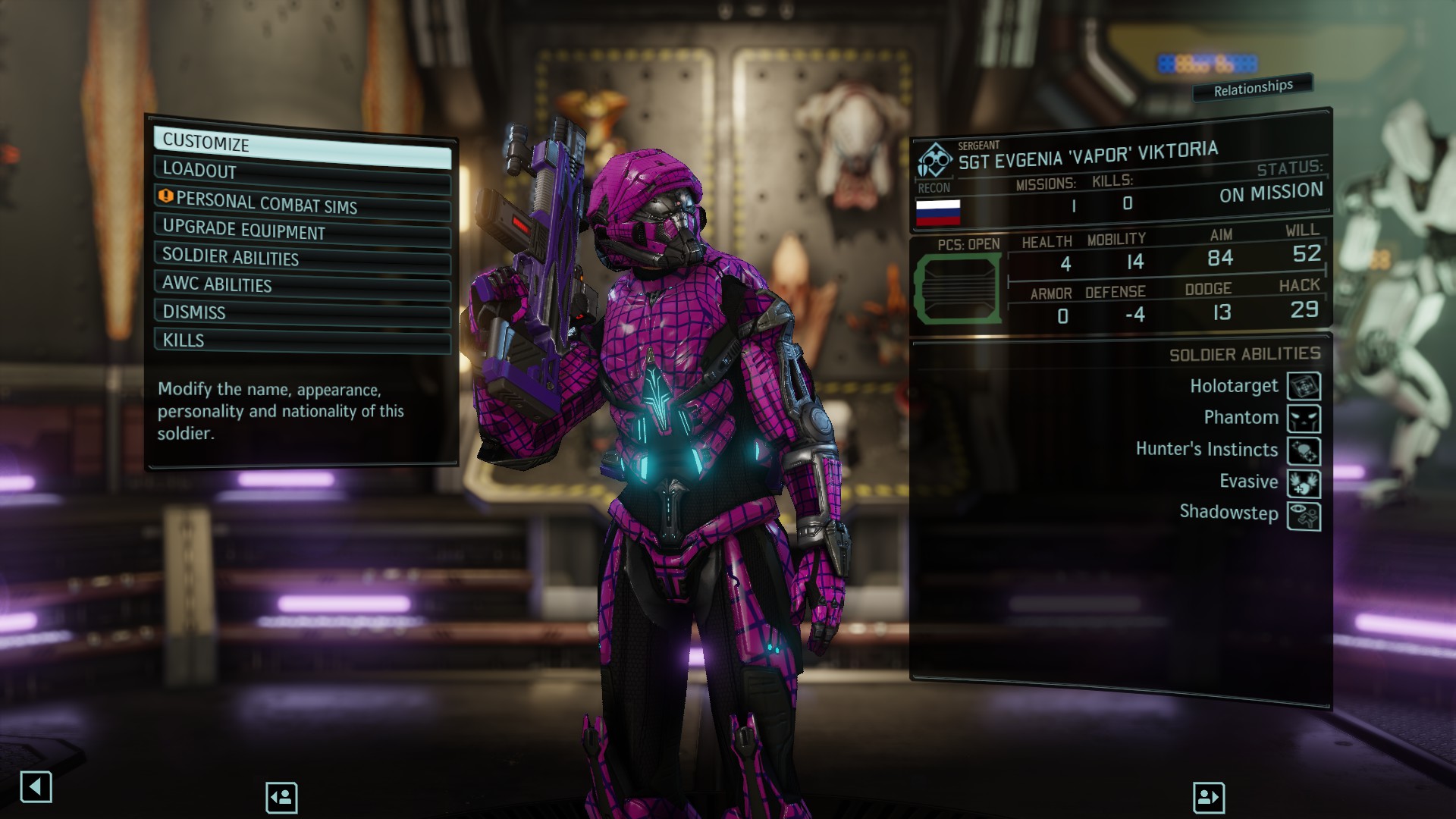The width and height of the screenshot is (1456, 819).
Task: Open the Soldier Abilities entry in the left menu
Action: click(x=302, y=258)
